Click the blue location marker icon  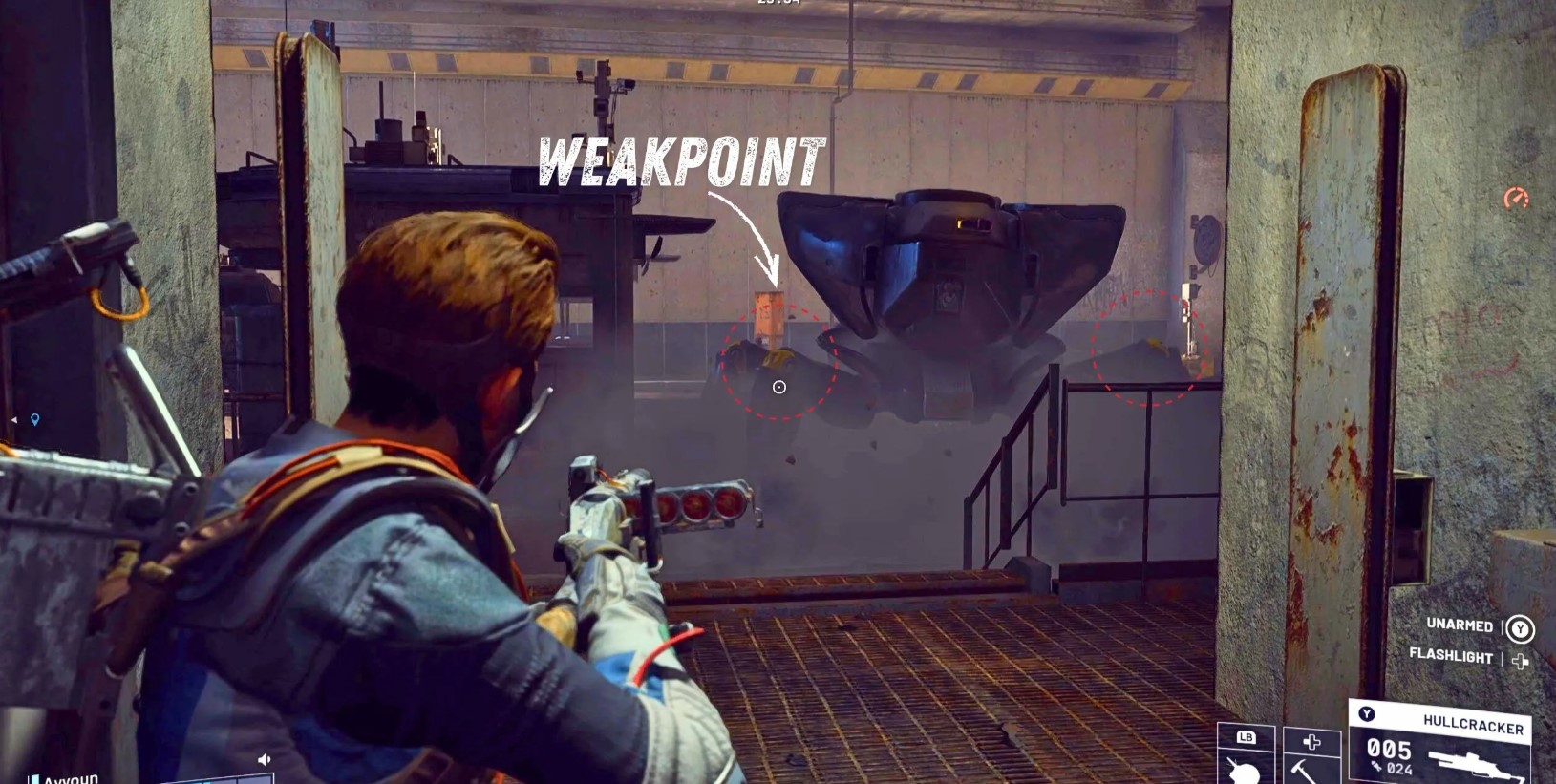35,419
